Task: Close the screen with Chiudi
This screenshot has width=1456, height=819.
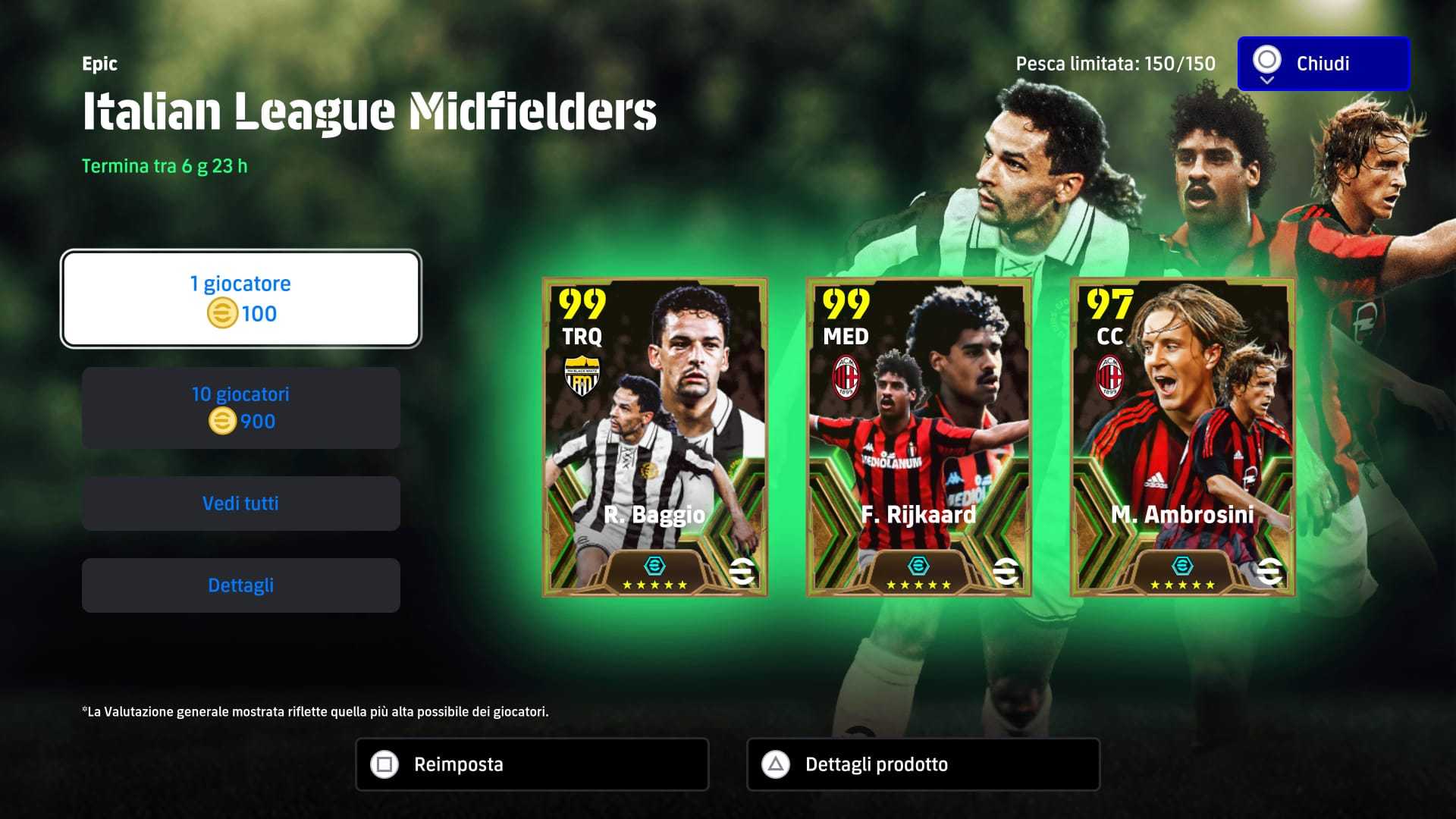Action: (x=1323, y=64)
